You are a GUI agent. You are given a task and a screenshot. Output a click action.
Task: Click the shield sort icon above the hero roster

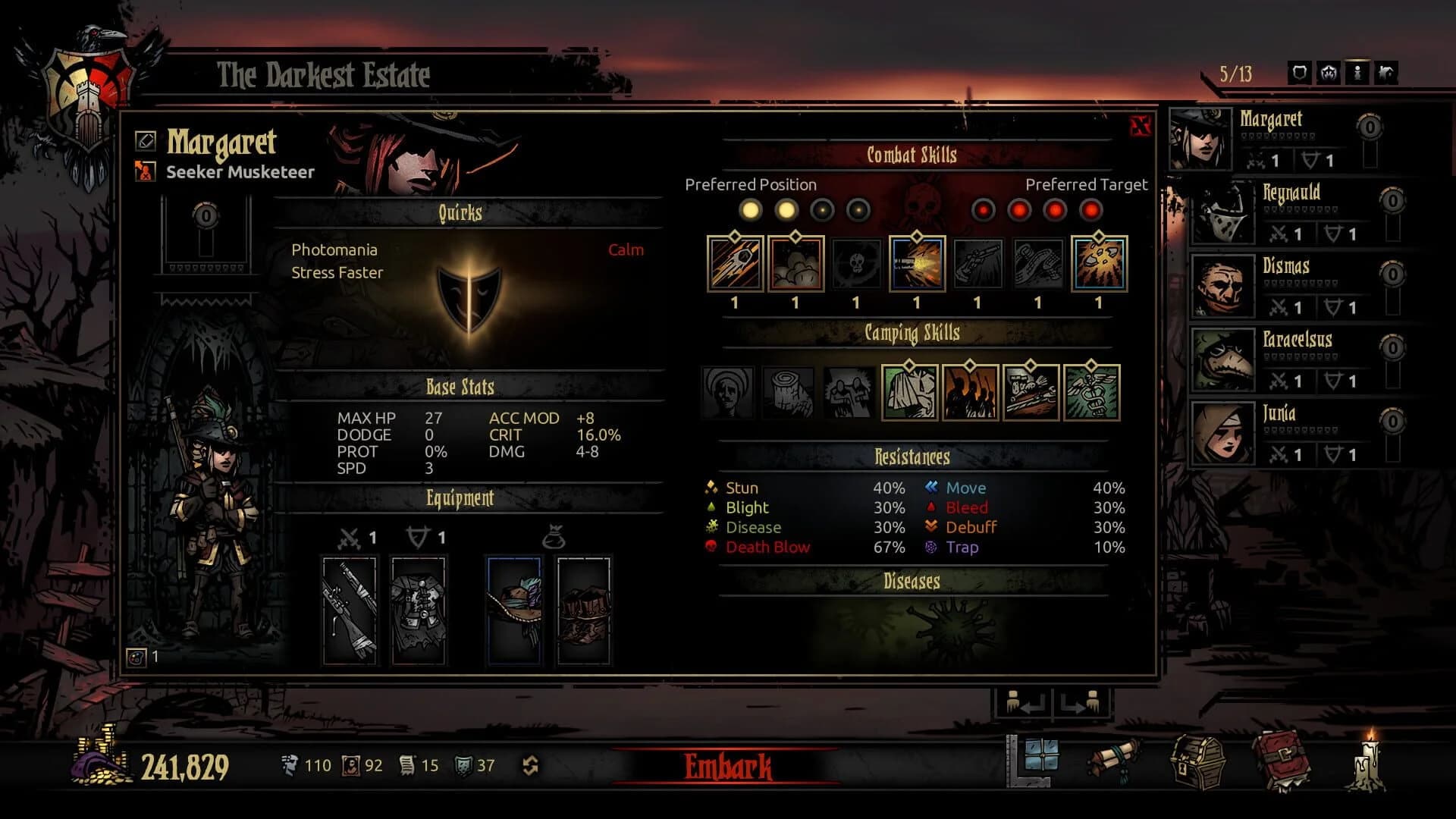[x=1298, y=71]
